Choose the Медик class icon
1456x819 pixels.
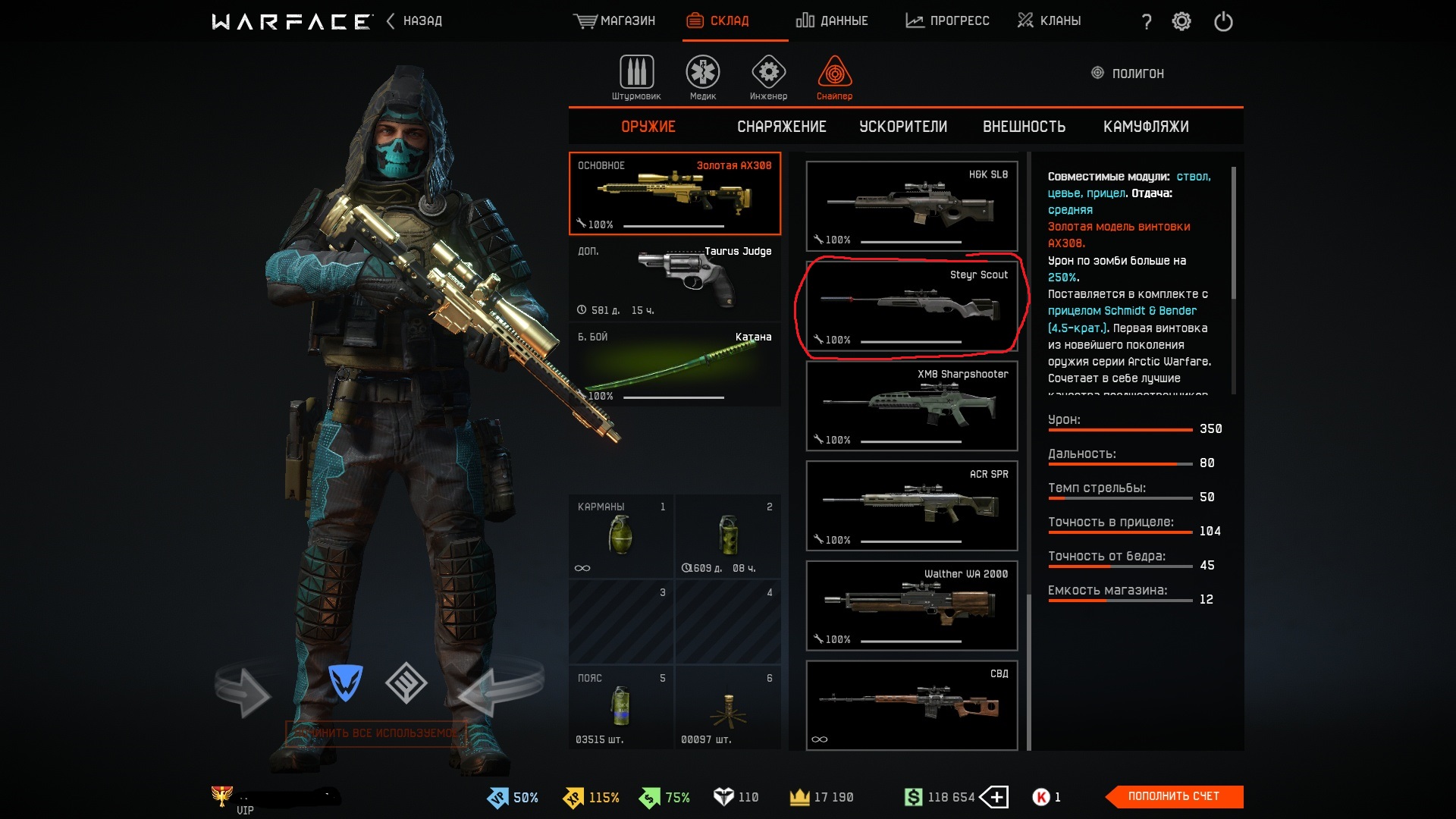coord(703,77)
